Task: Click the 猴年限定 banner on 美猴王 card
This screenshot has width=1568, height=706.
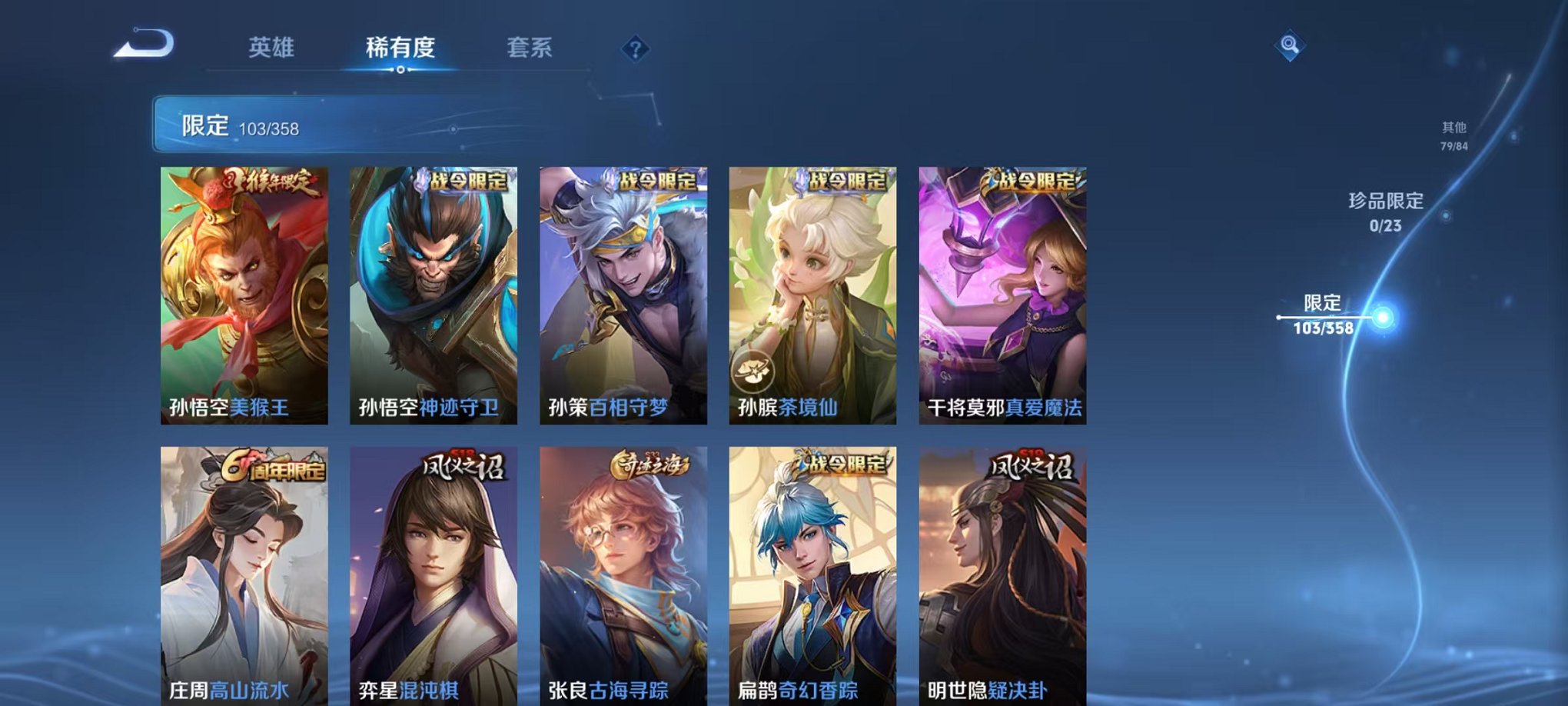Action: (x=269, y=182)
